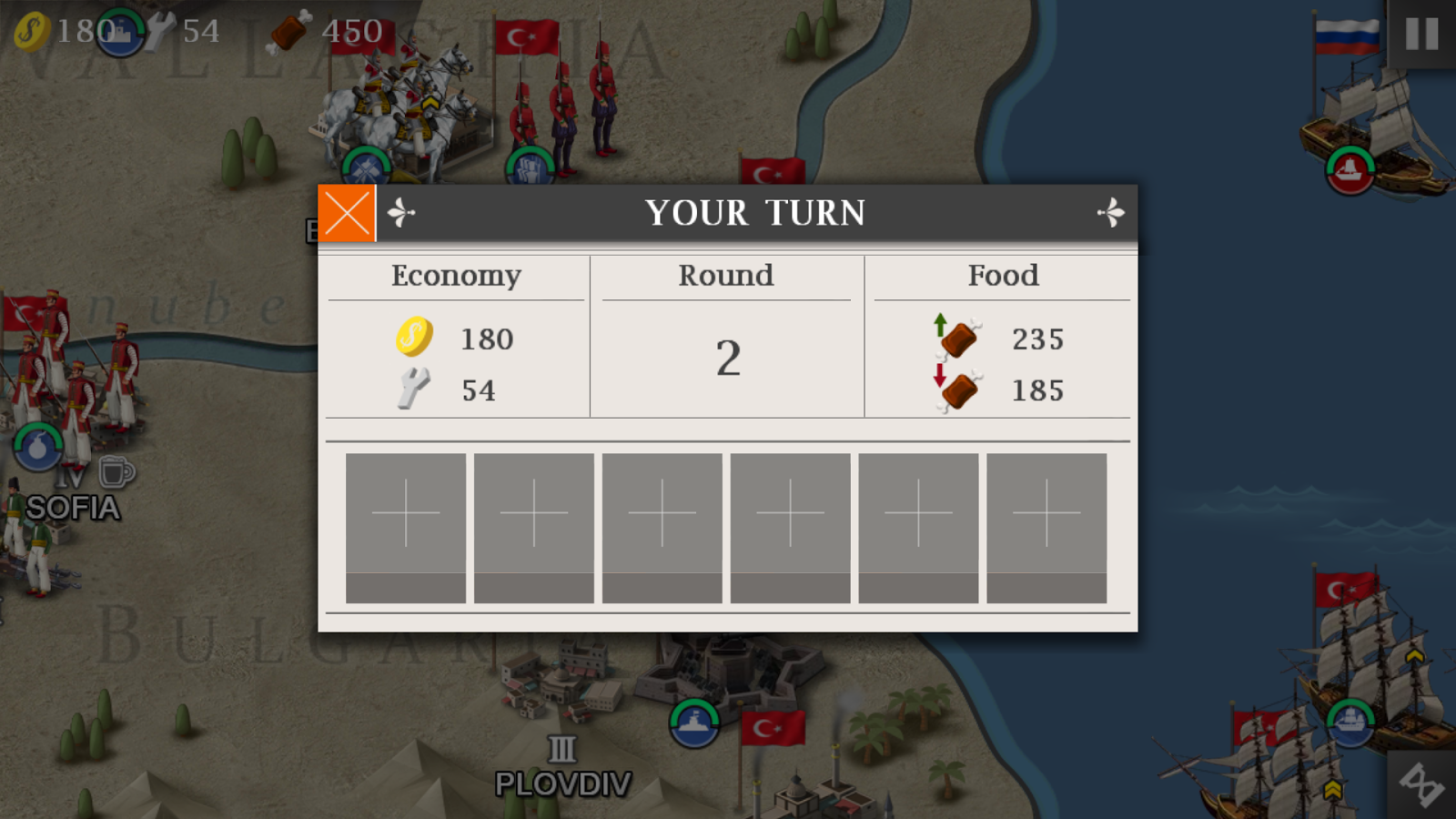Select the infantry unit badge beside red-coated soldiers
This screenshot has height=819, width=1456.
click(529, 167)
